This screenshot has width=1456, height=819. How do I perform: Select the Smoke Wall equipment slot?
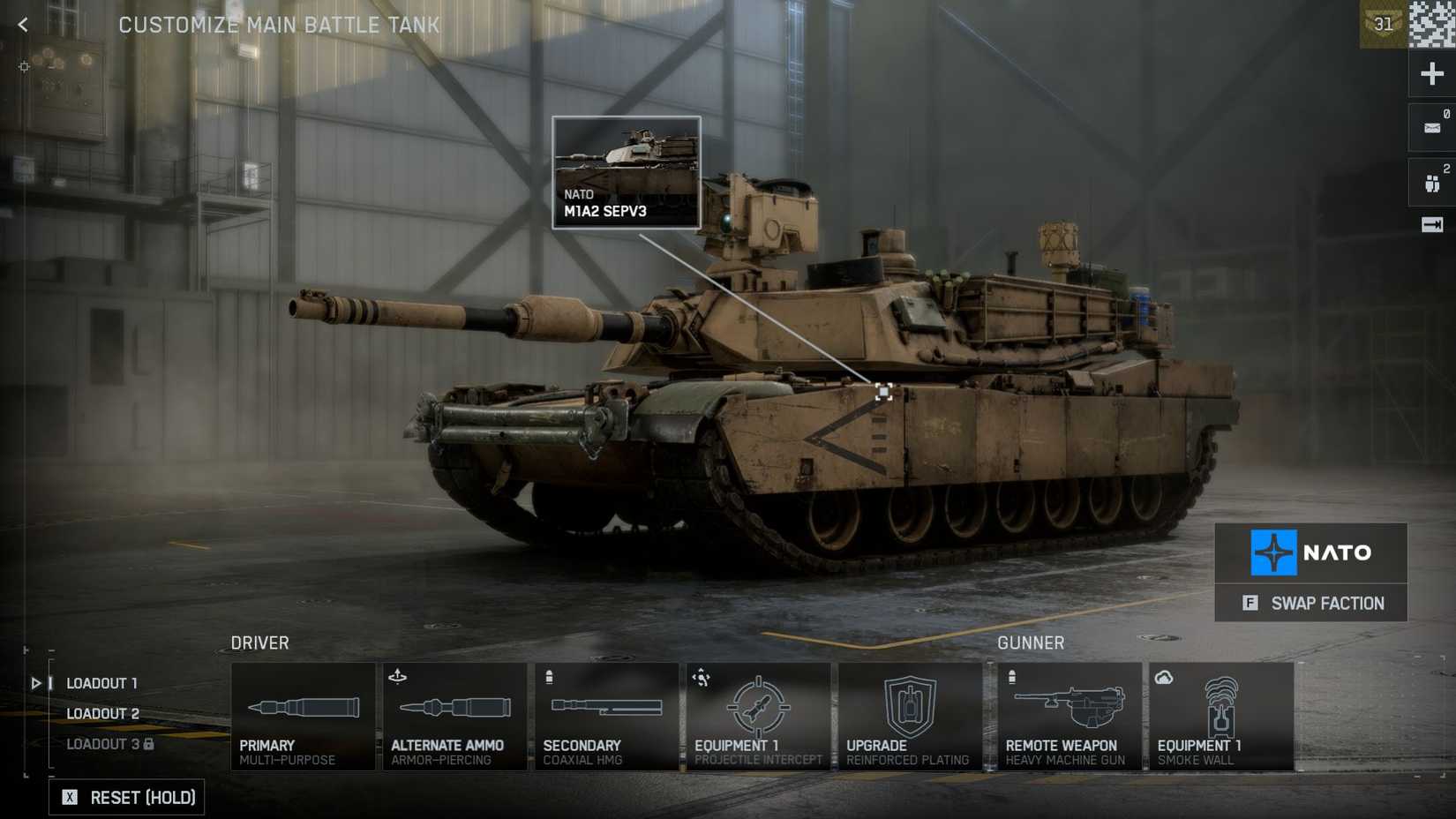pyautogui.click(x=1221, y=715)
